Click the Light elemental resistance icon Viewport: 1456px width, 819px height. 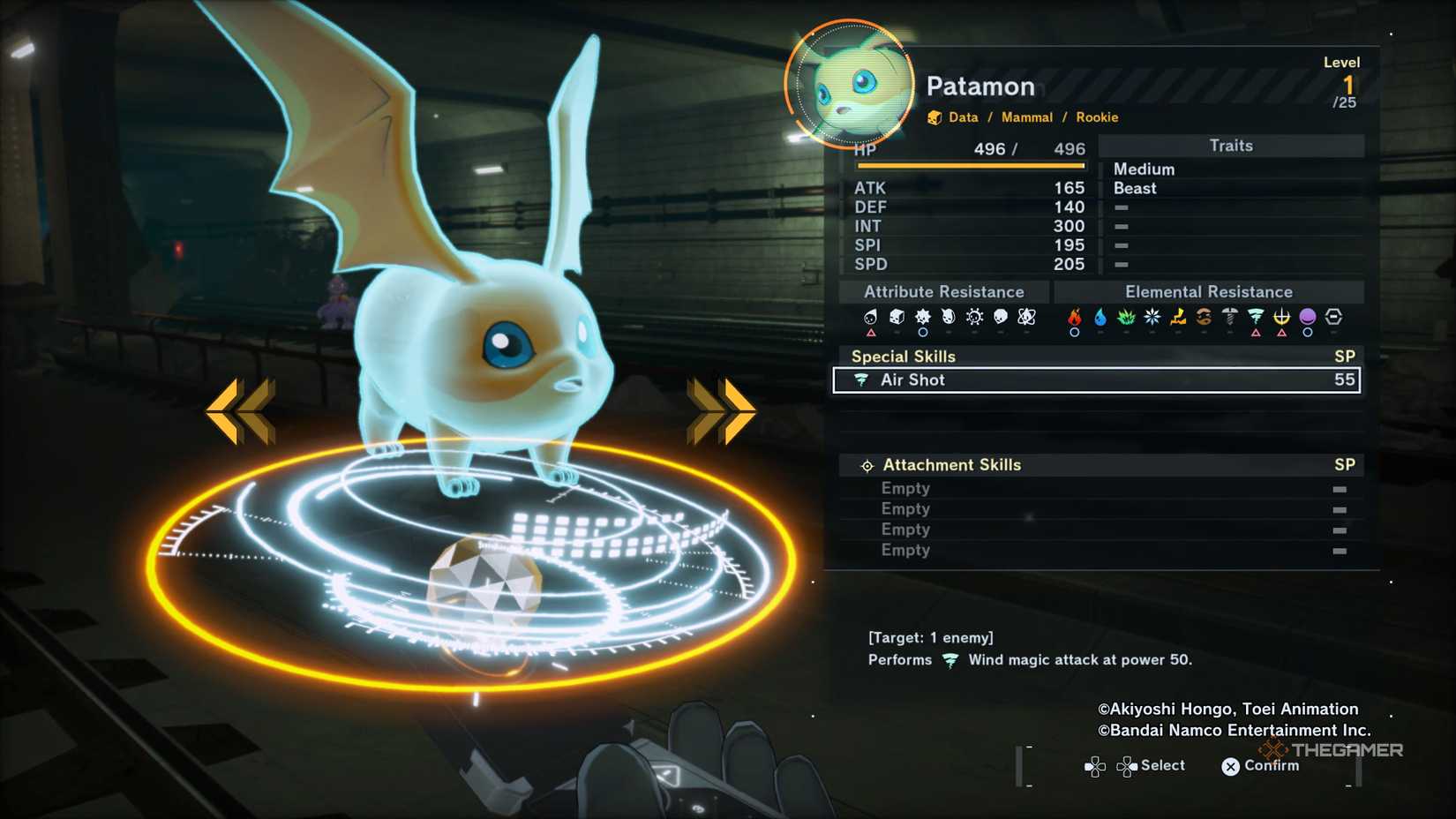(x=1280, y=316)
